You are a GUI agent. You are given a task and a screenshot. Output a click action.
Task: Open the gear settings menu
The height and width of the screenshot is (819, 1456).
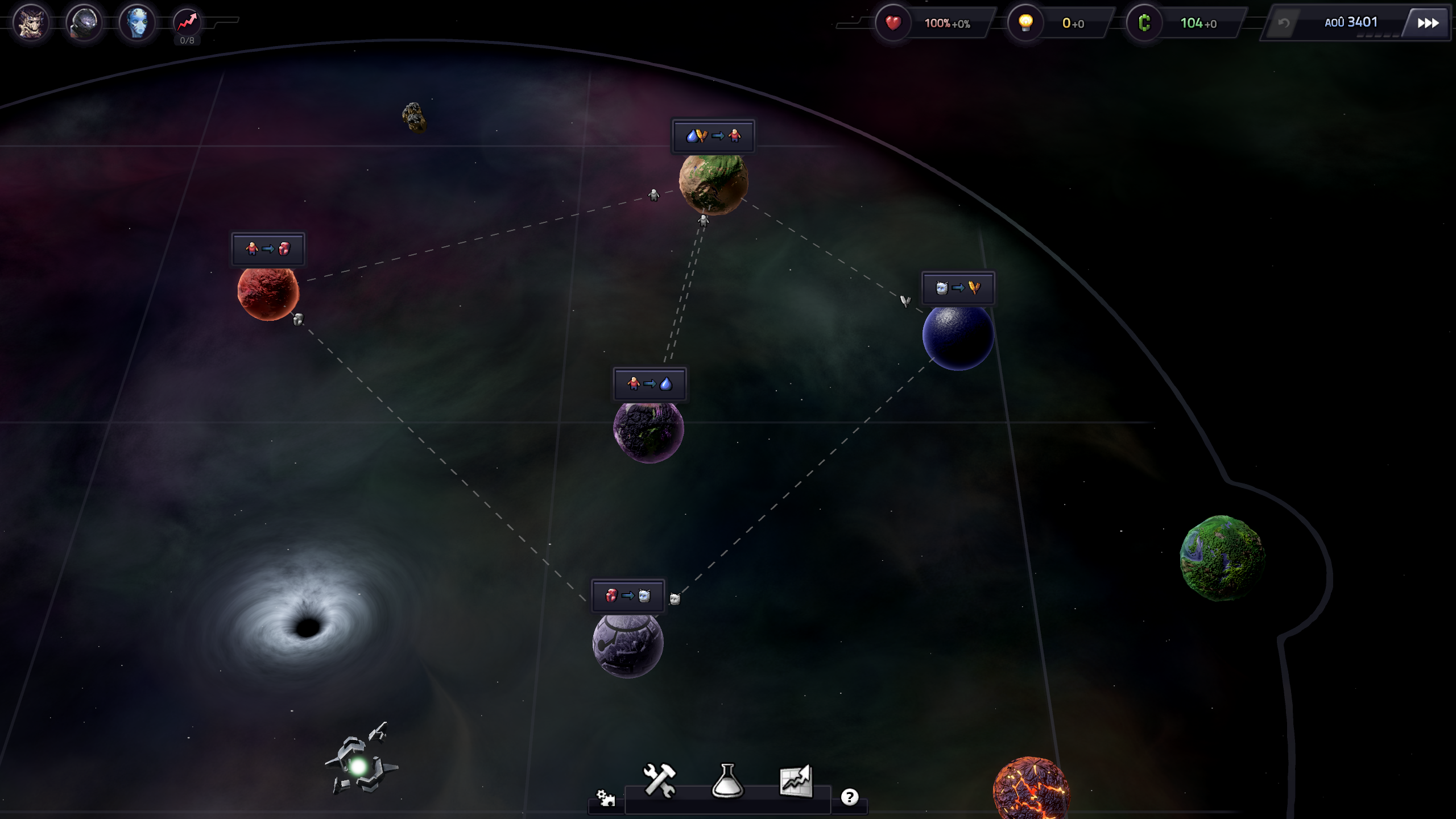pyautogui.click(x=605, y=798)
